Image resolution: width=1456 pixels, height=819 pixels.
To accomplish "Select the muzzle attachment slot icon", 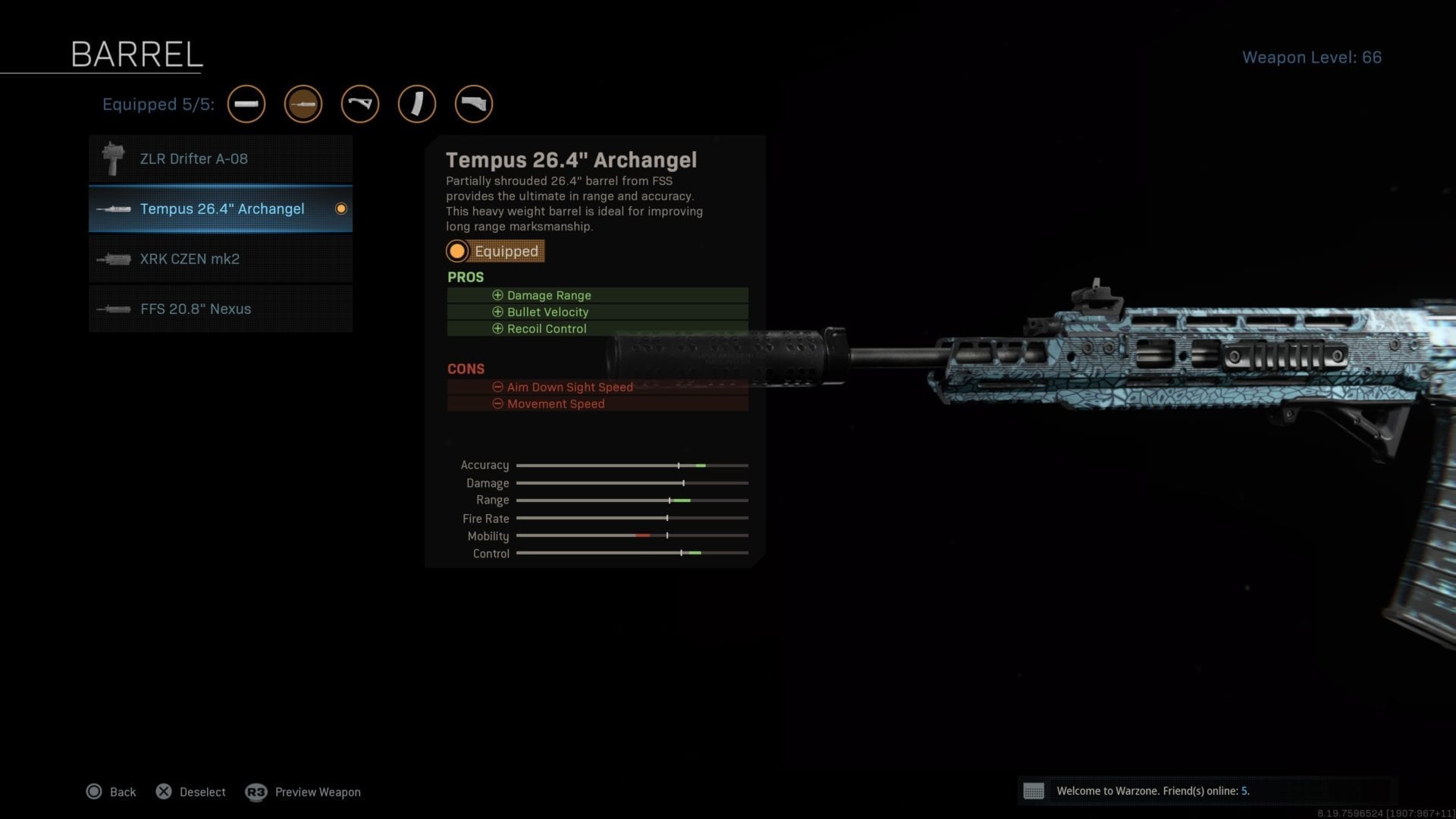I will pyautogui.click(x=246, y=104).
